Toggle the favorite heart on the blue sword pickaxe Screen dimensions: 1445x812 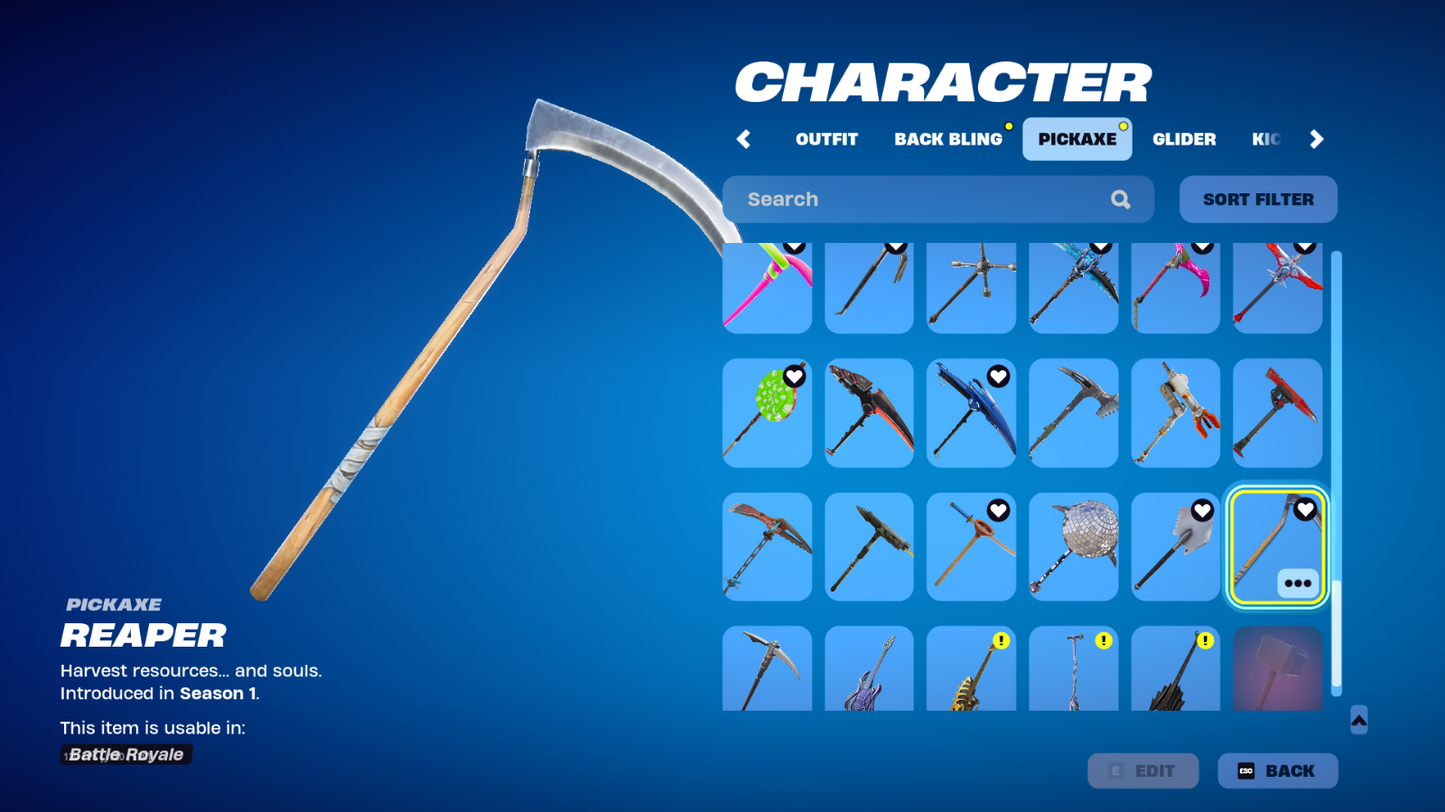pyautogui.click(x=999, y=377)
